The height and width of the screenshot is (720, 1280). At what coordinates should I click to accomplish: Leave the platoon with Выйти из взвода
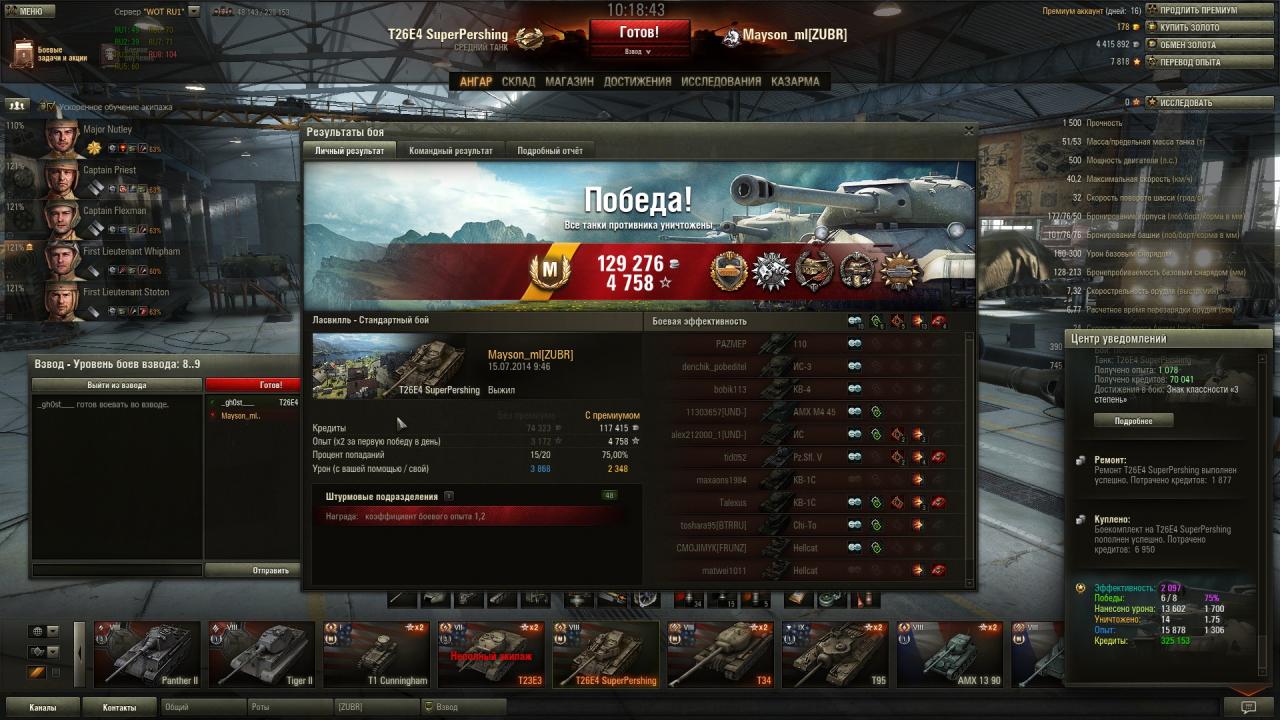coord(116,385)
